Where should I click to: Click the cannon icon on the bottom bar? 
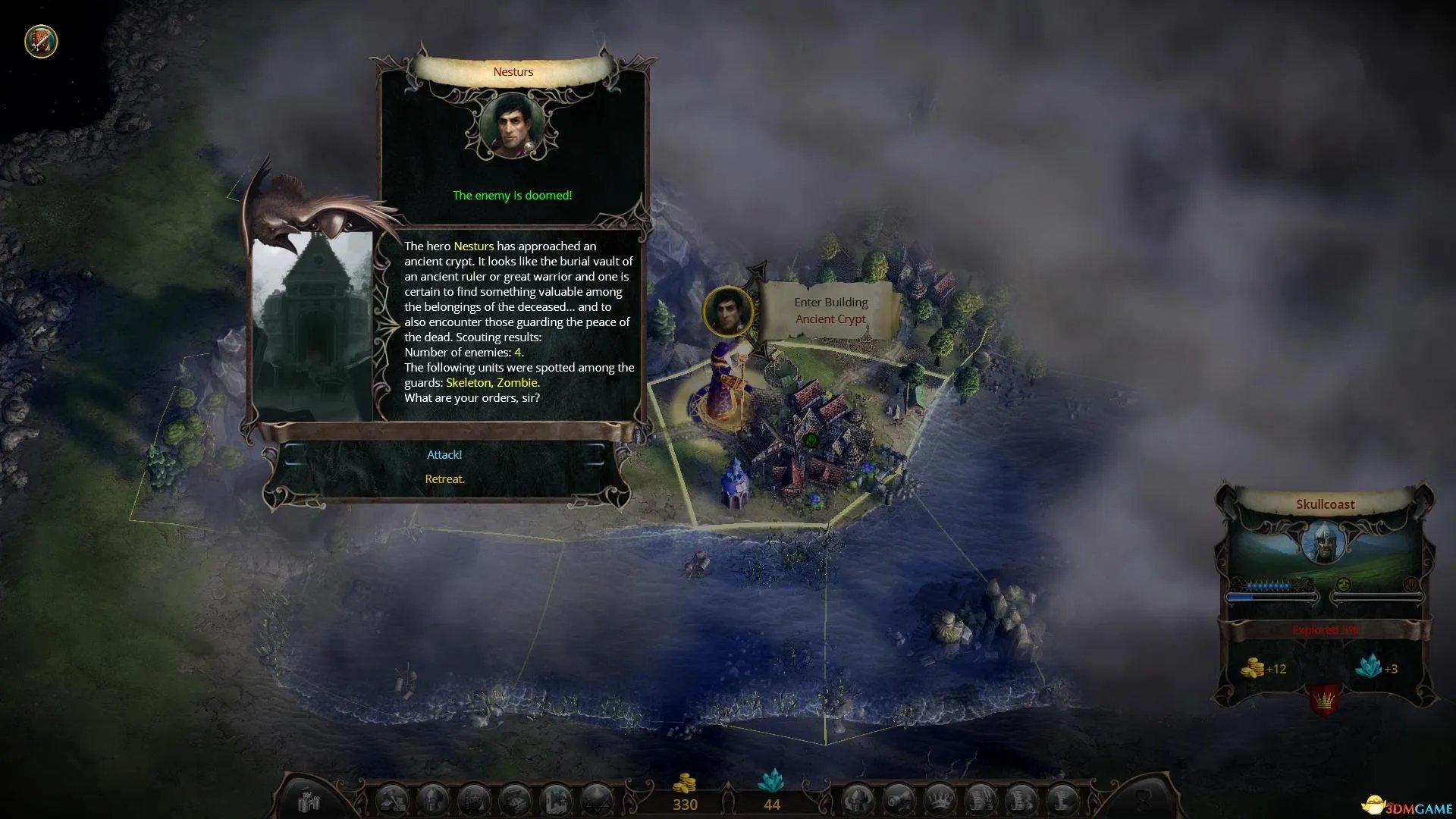(899, 801)
